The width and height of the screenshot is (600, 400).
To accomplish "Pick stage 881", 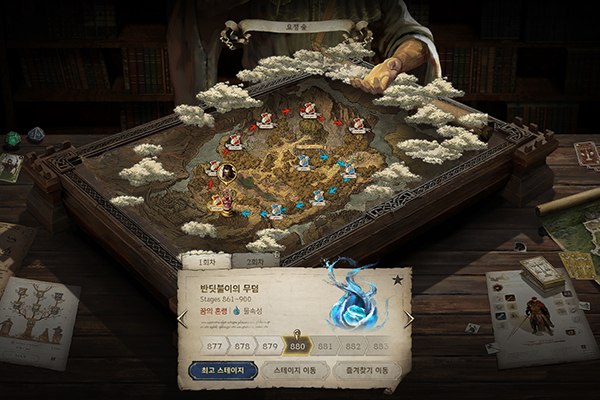I will (x=324, y=346).
